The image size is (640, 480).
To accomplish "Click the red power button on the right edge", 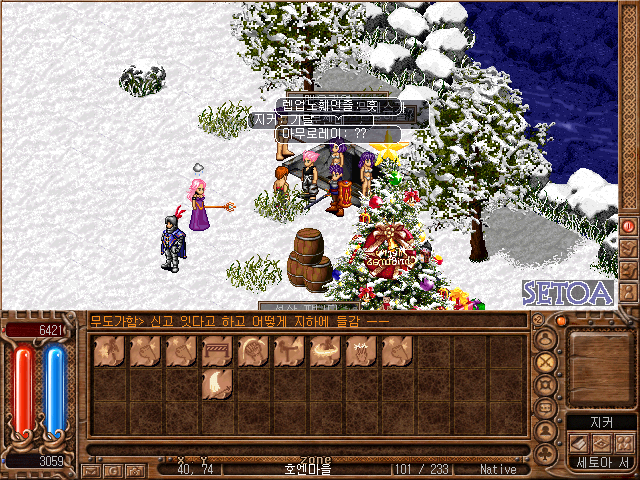I will pyautogui.click(x=629, y=226).
